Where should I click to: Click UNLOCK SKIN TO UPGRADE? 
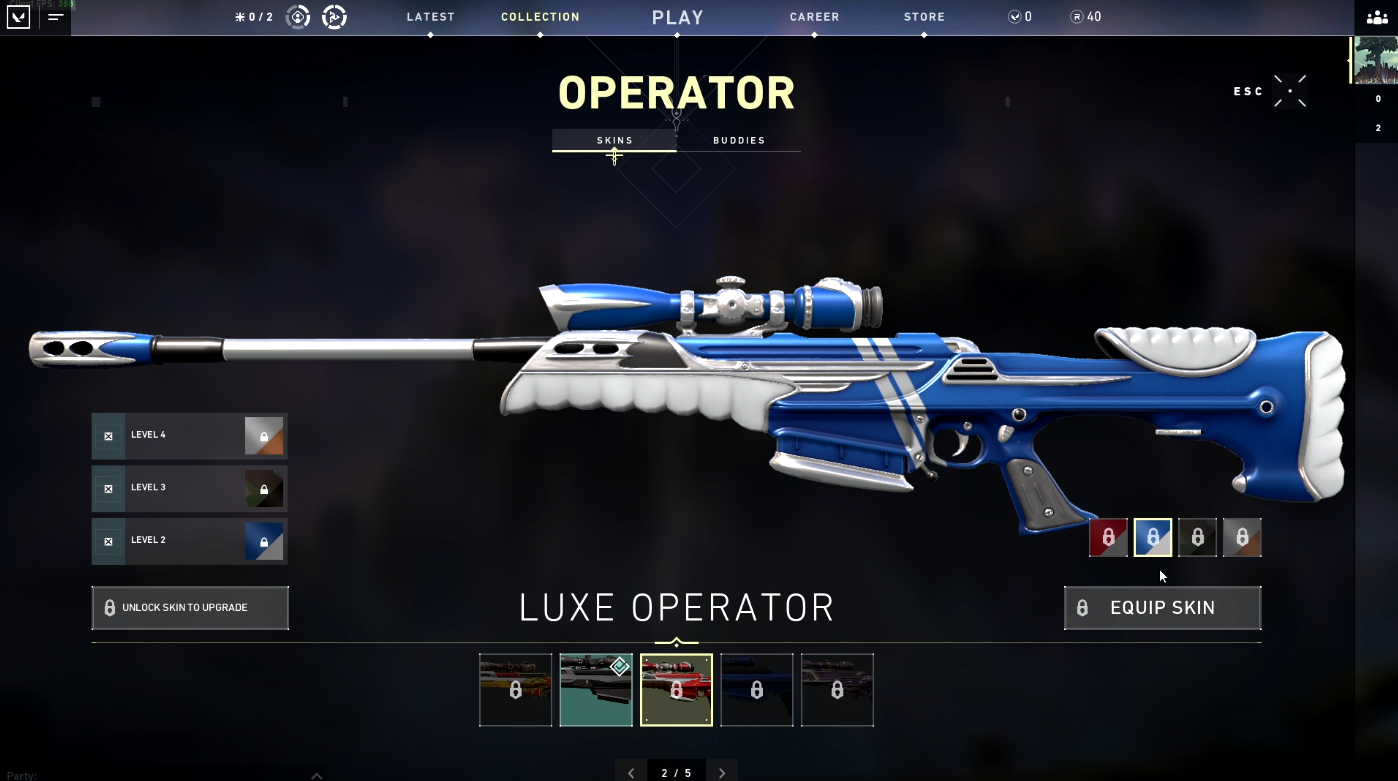point(189,607)
